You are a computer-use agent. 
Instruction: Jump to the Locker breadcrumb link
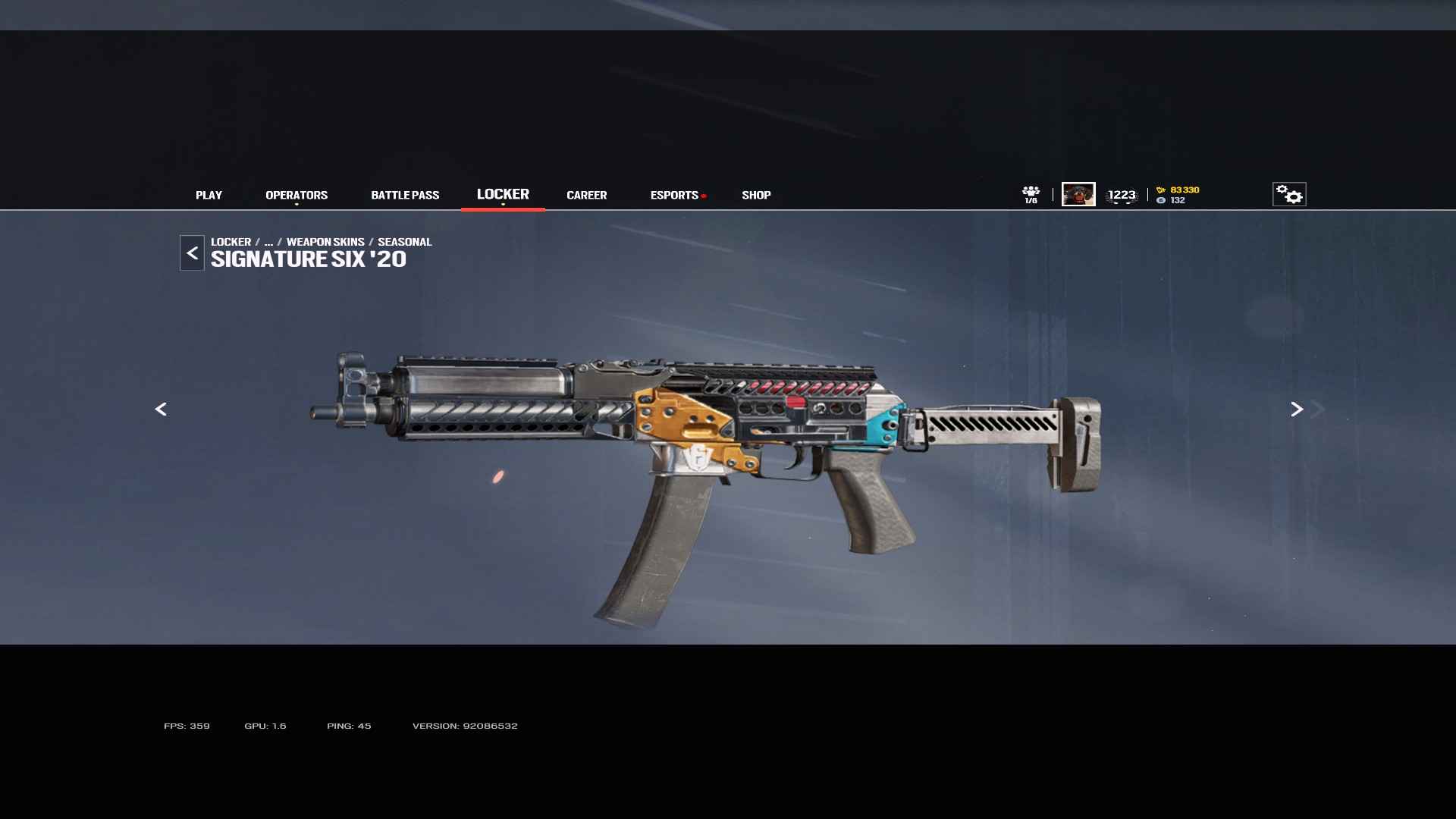pos(231,242)
